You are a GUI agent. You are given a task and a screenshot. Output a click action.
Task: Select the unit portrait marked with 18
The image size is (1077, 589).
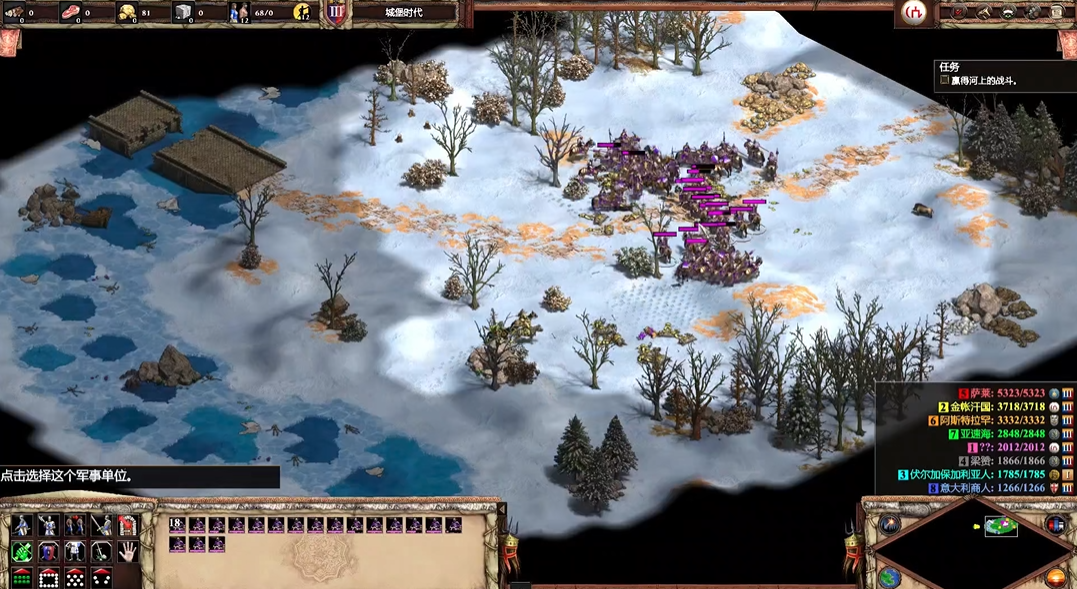click(x=178, y=525)
